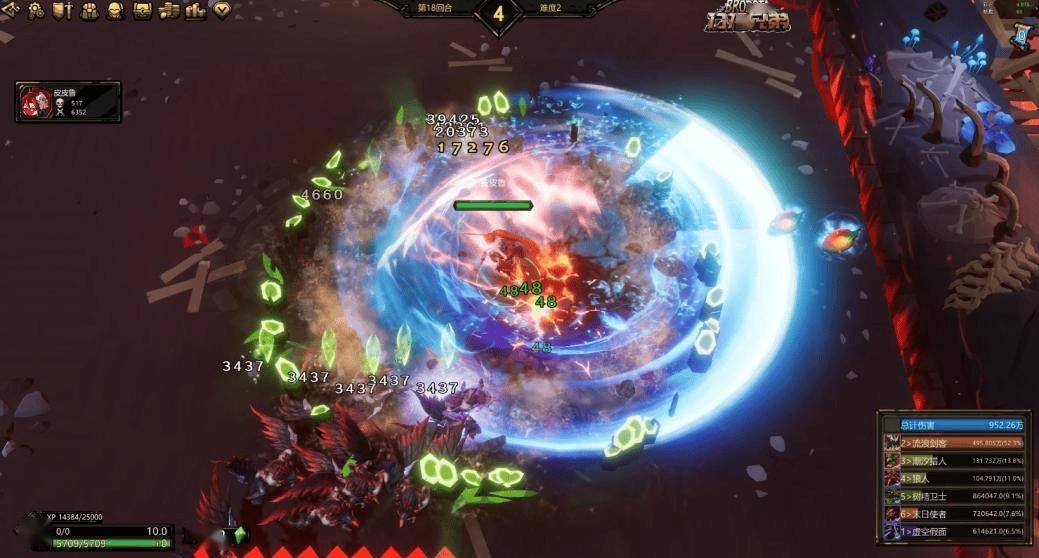This screenshot has height=558, width=1039.
Task: Pick the 末日使者 damage row
Action: (946, 514)
